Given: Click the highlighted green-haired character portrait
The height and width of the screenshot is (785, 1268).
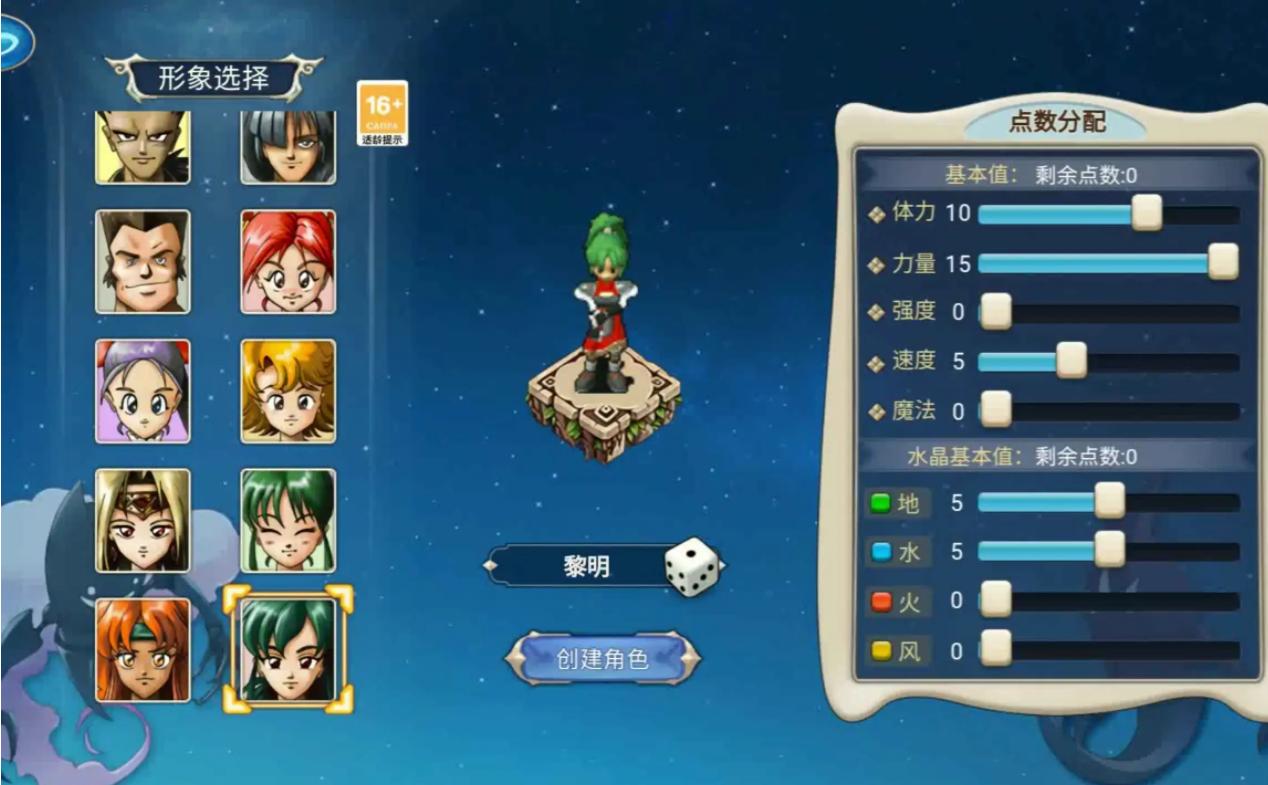Looking at the screenshot, I should click(288, 649).
